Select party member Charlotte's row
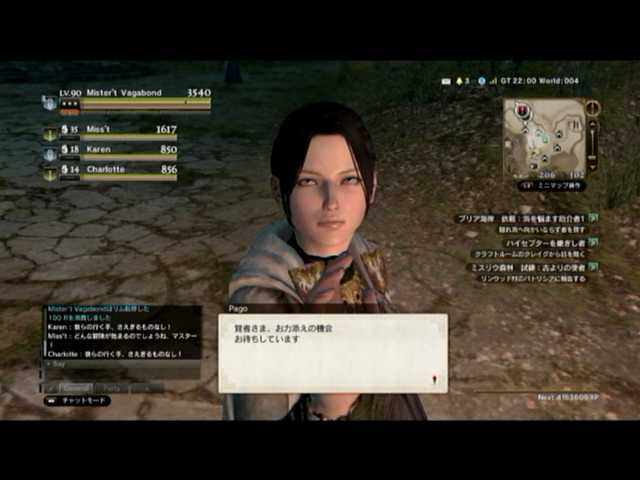 tap(111, 170)
